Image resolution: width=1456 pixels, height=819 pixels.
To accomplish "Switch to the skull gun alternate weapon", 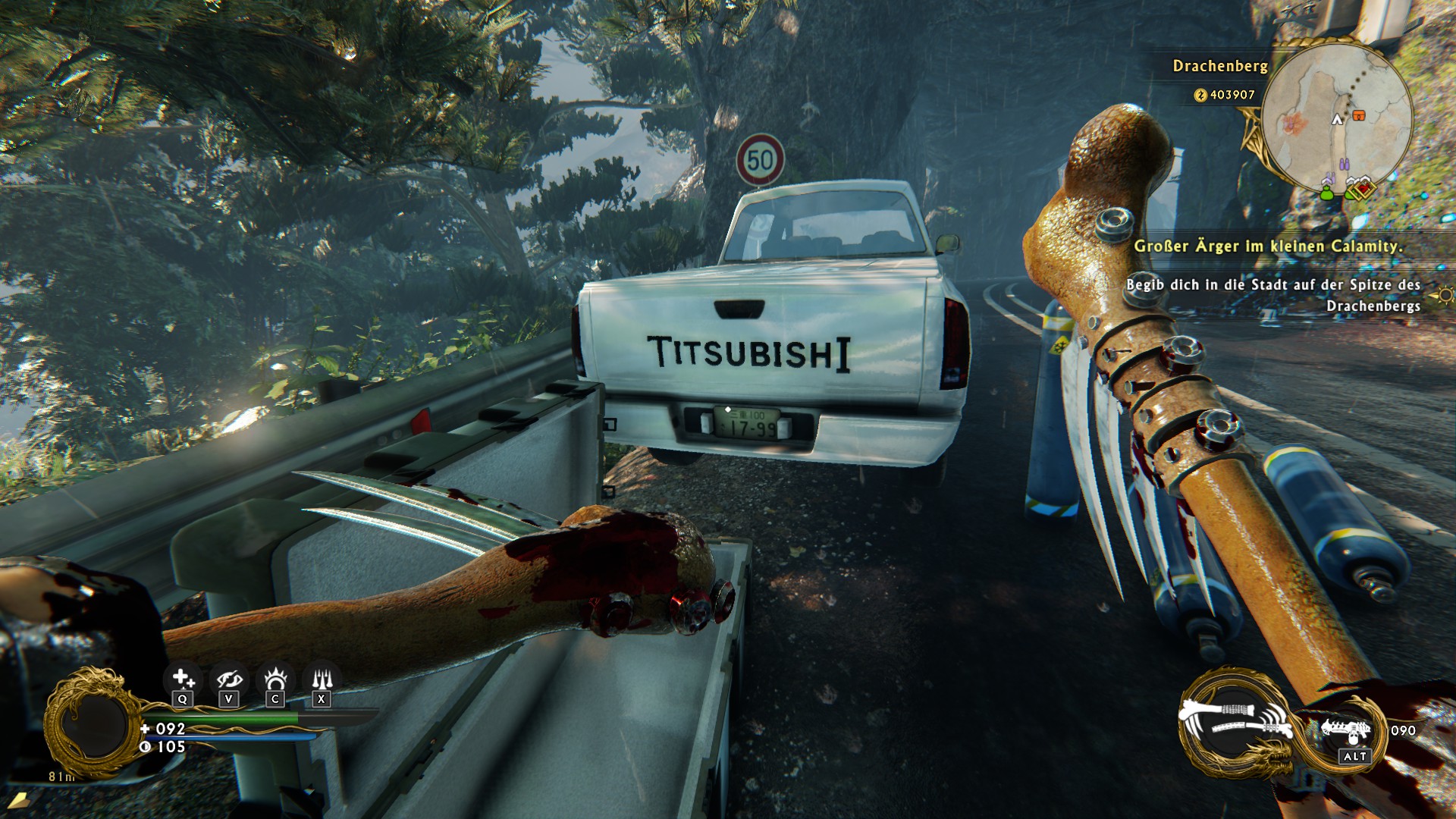I will (x=1347, y=731).
